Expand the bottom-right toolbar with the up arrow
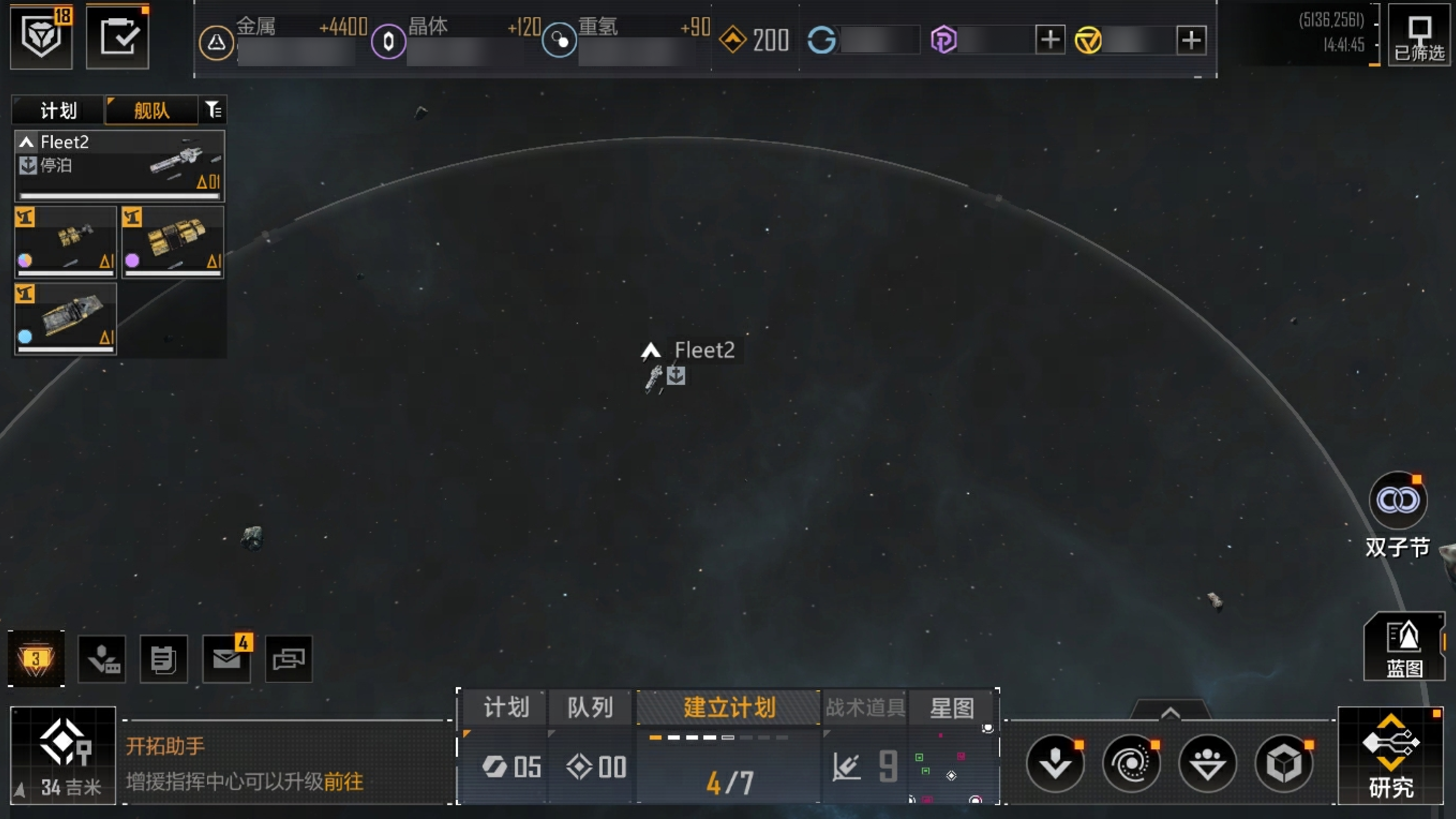Viewport: 1456px width, 819px height. click(x=1170, y=713)
